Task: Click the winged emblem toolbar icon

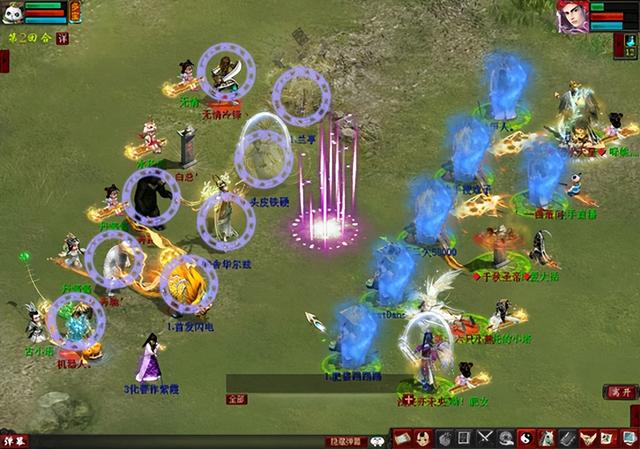Action: [589, 438]
